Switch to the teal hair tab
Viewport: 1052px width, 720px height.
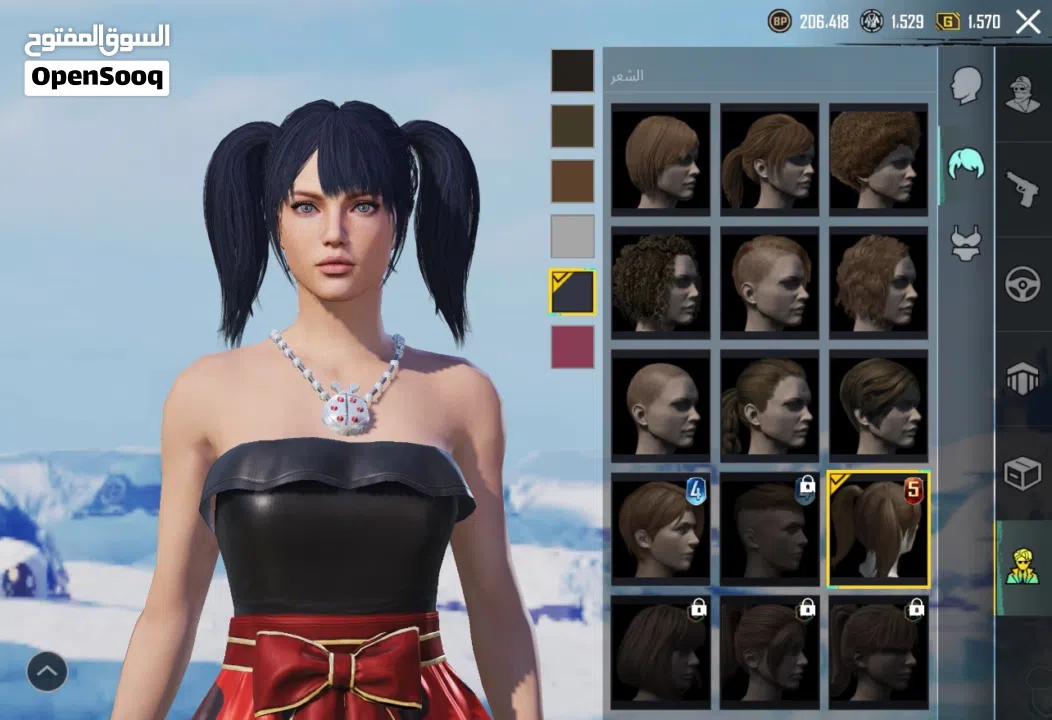point(966,163)
